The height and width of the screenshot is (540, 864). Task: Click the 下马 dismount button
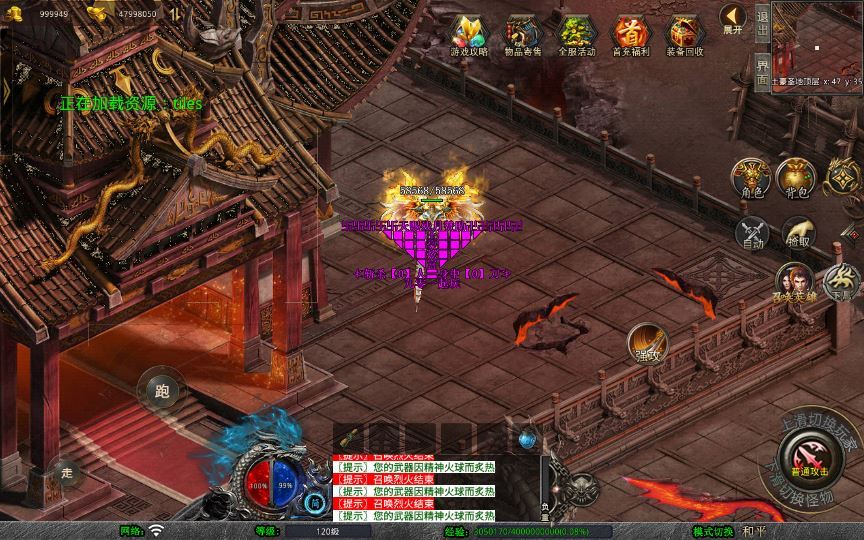[843, 280]
